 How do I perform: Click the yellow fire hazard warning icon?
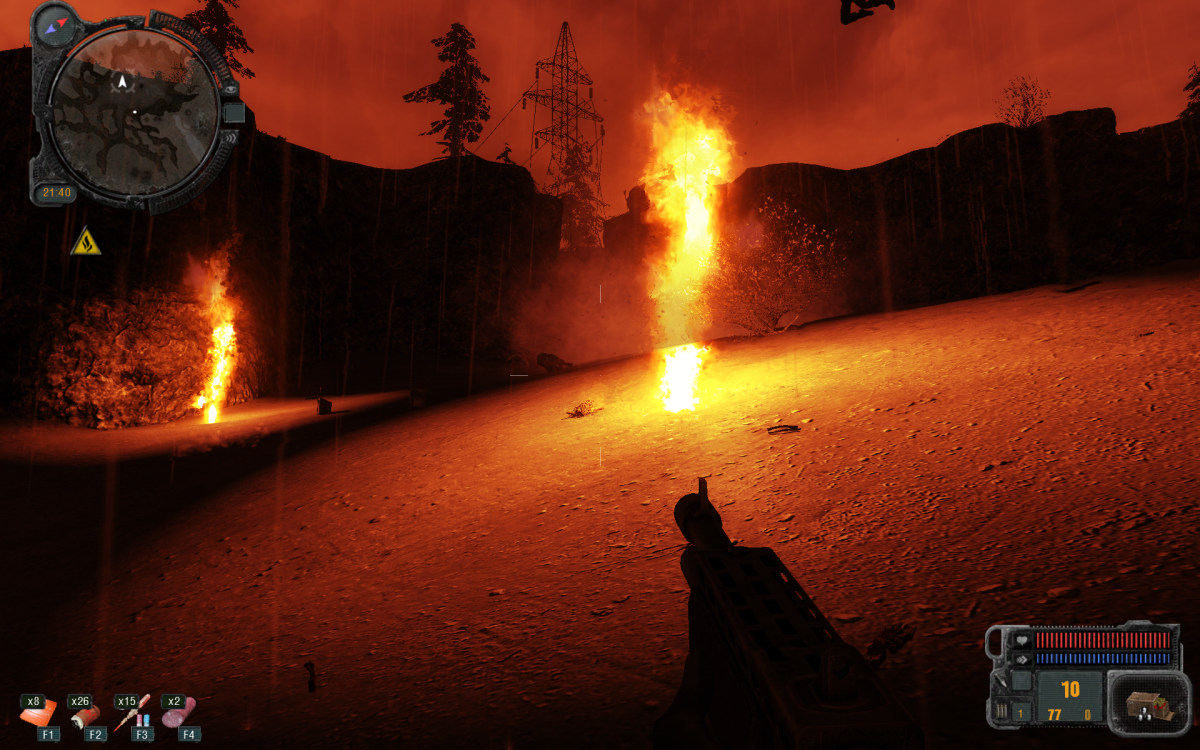(x=86, y=242)
